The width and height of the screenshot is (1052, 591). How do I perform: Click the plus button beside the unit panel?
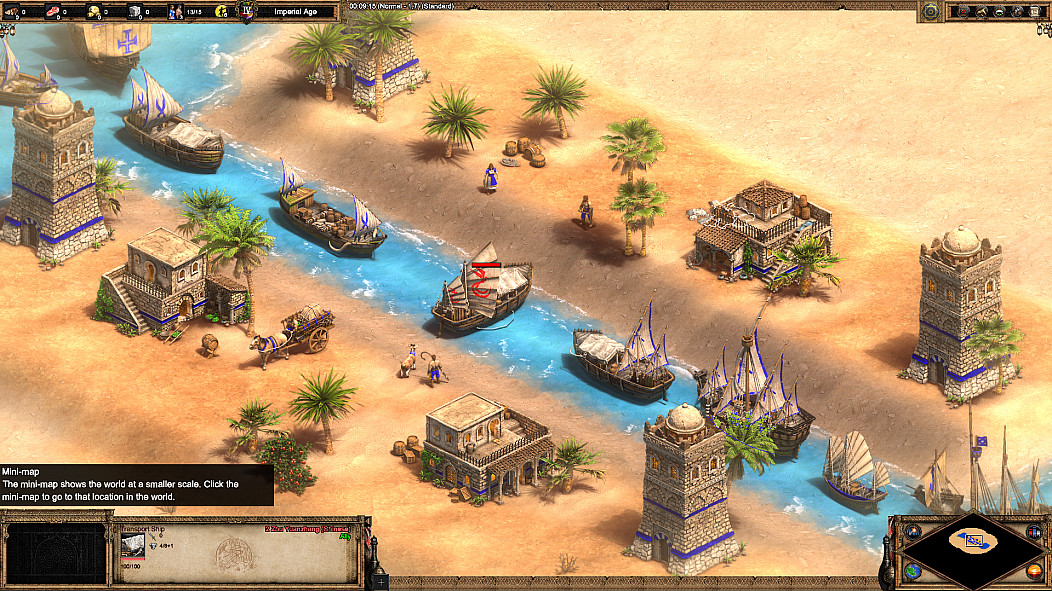[381, 580]
